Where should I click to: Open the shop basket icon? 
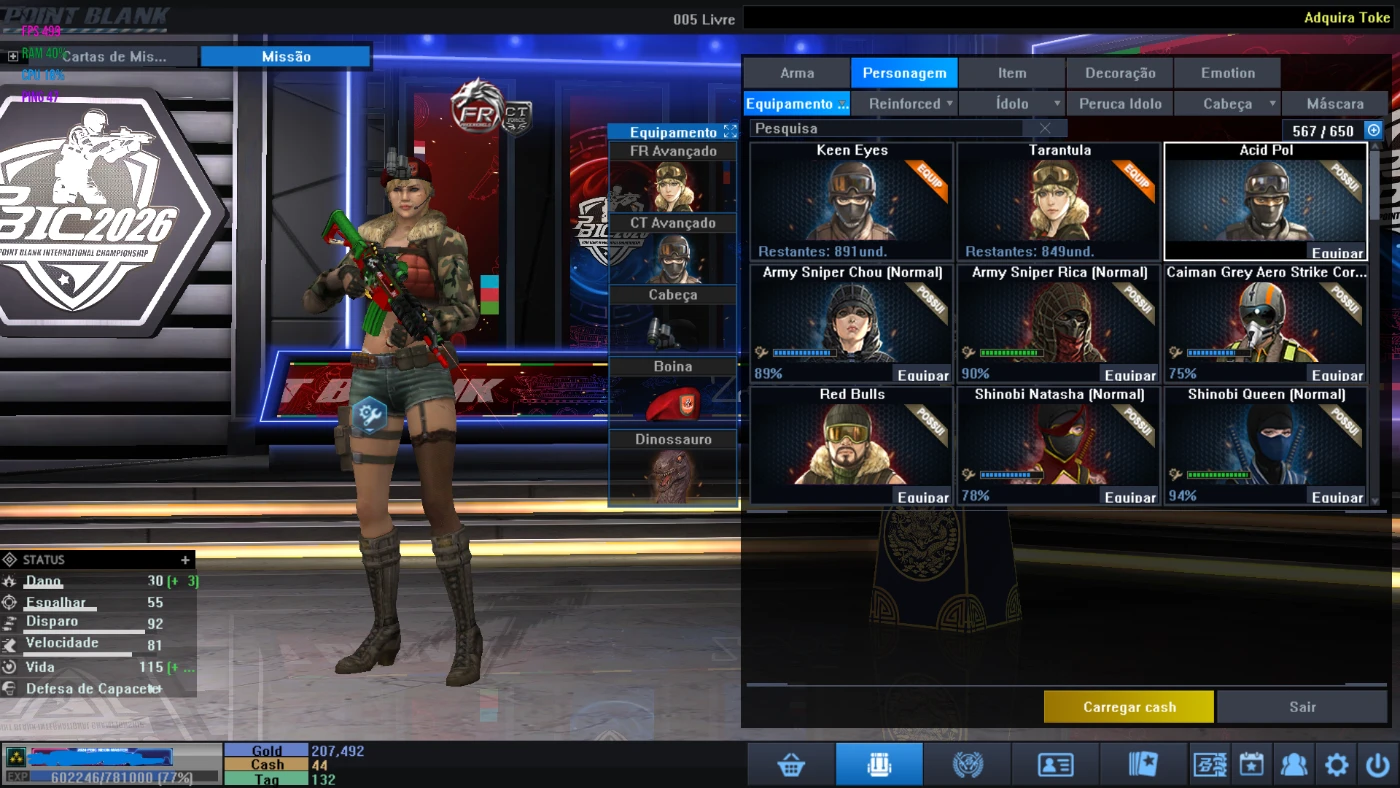pyautogui.click(x=791, y=765)
